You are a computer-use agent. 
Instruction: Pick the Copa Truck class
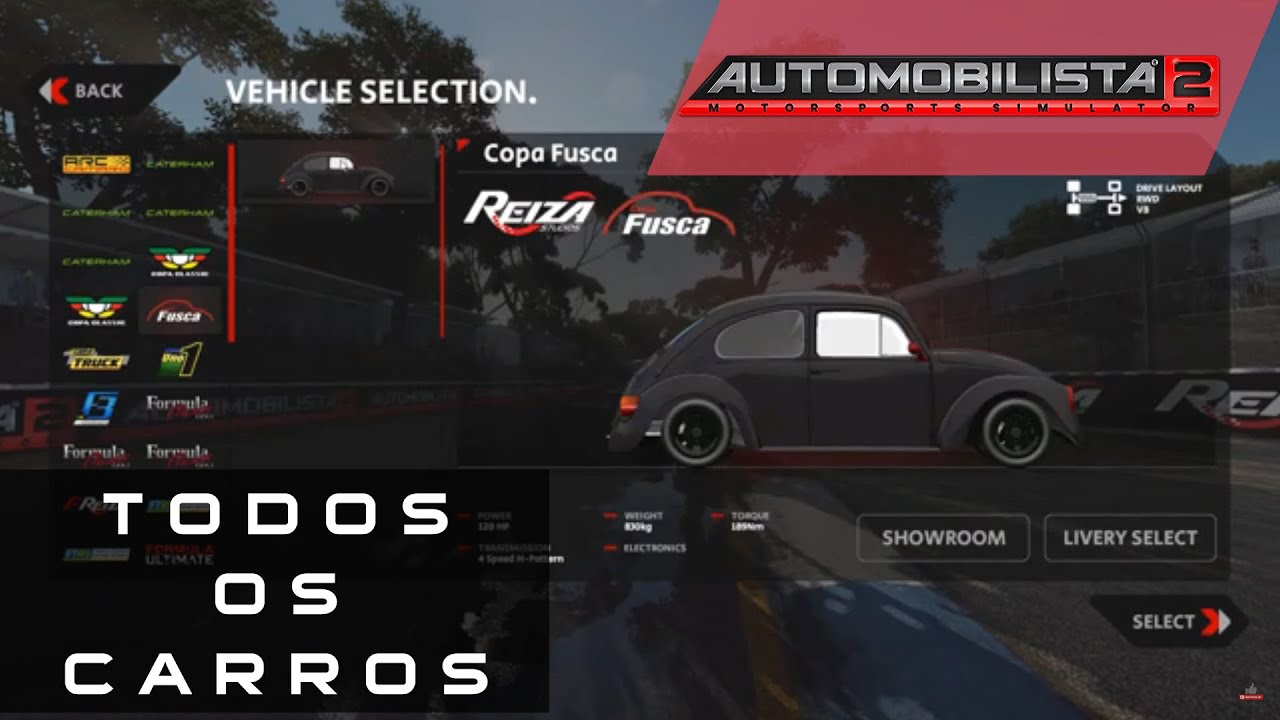click(97, 359)
